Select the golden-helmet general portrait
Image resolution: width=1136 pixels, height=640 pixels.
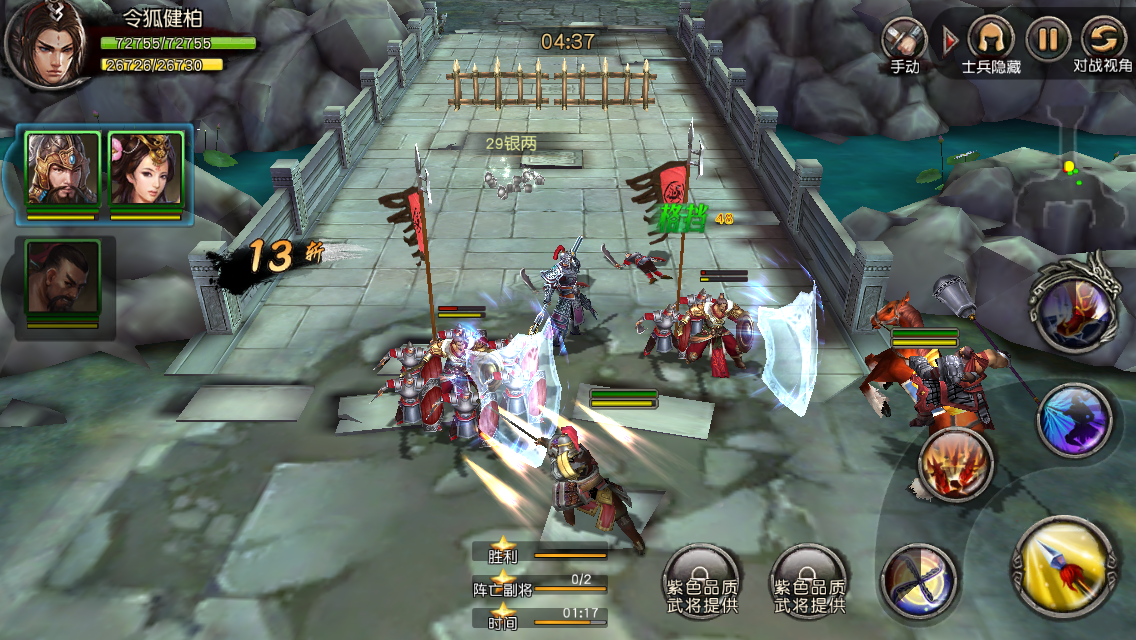pyautogui.click(x=62, y=168)
